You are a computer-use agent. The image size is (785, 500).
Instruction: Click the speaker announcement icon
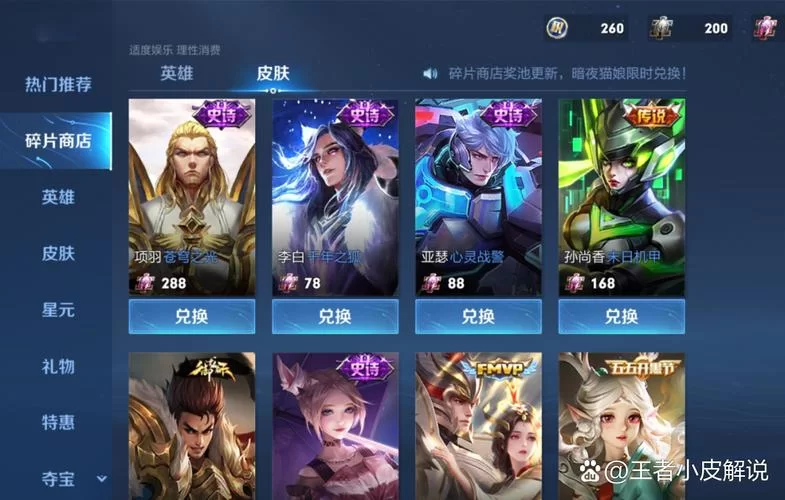431,74
